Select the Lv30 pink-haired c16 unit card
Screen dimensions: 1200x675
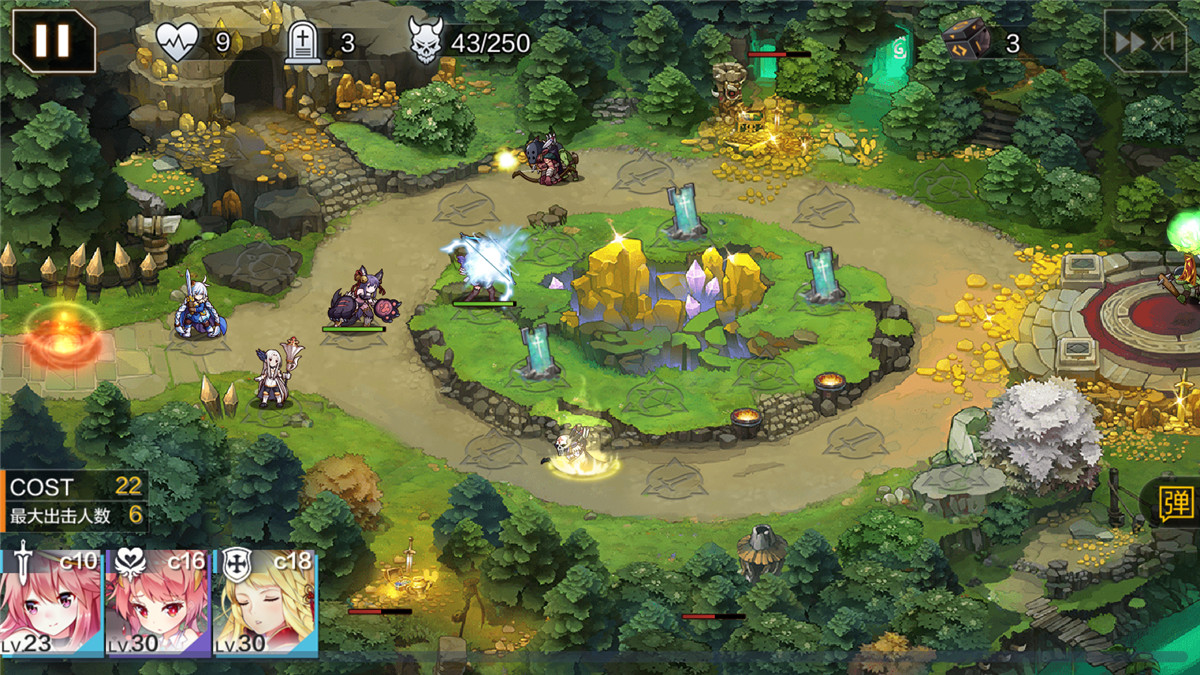(158, 602)
